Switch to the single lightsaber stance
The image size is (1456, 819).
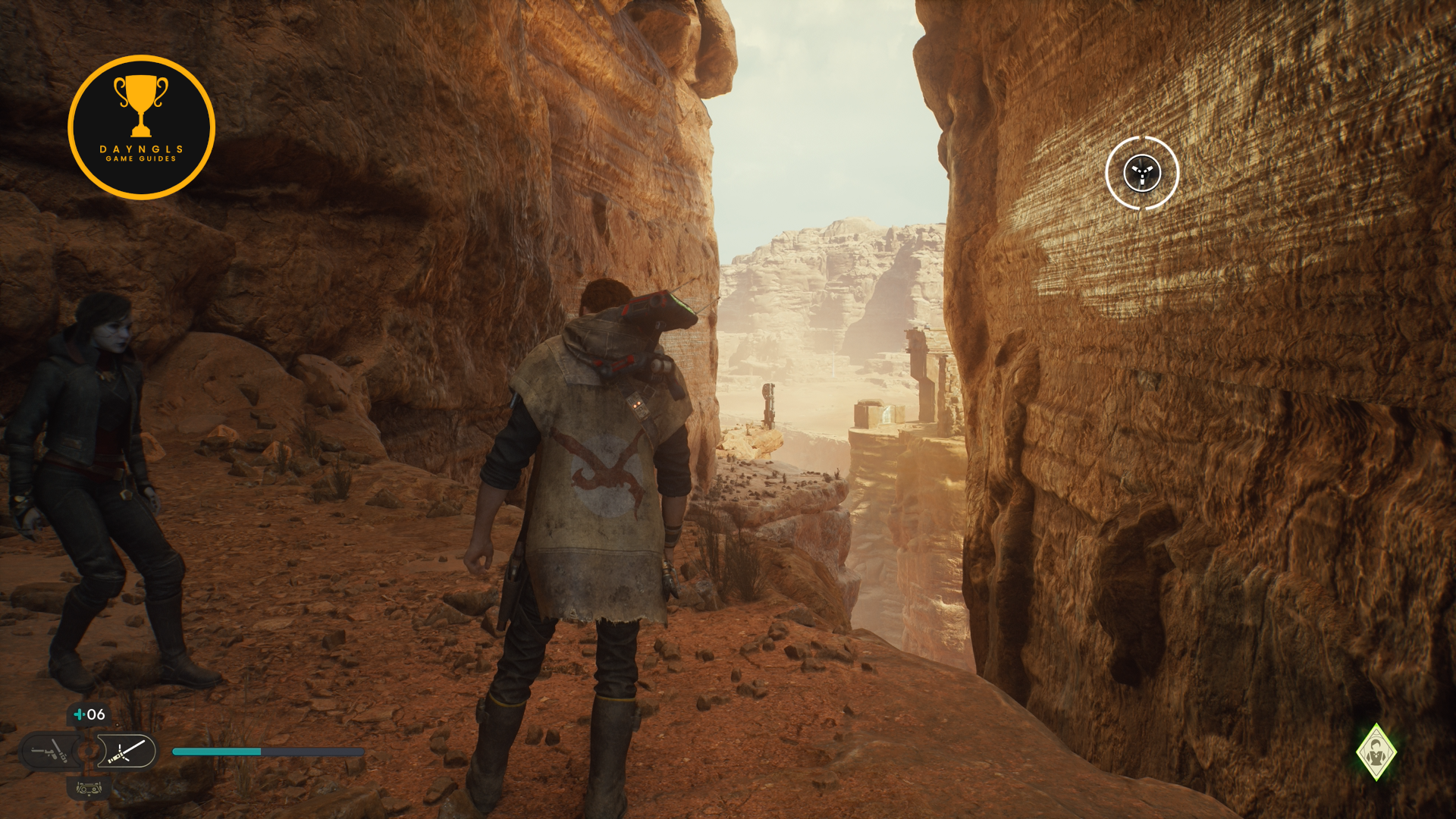127,752
